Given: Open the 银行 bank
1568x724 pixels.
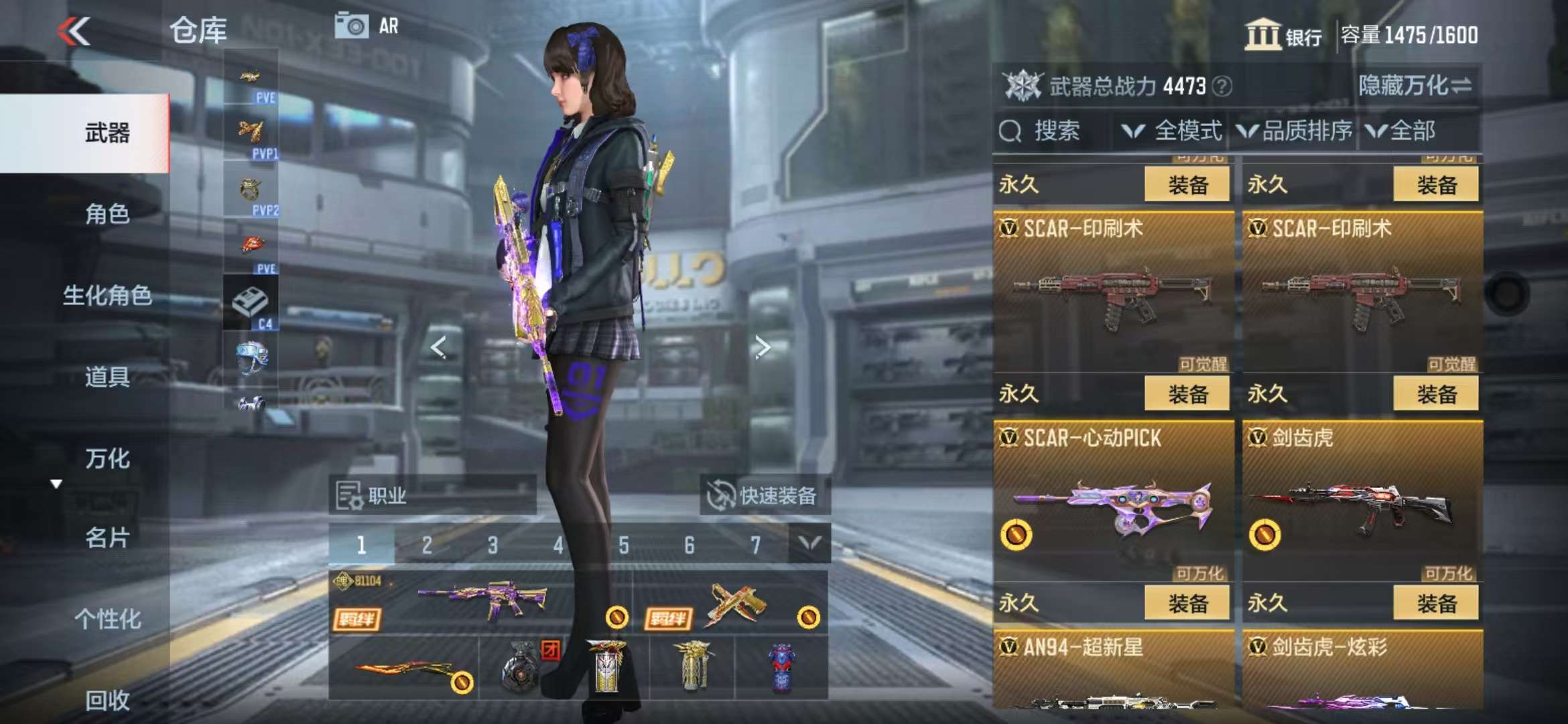Looking at the screenshot, I should pos(1283,35).
